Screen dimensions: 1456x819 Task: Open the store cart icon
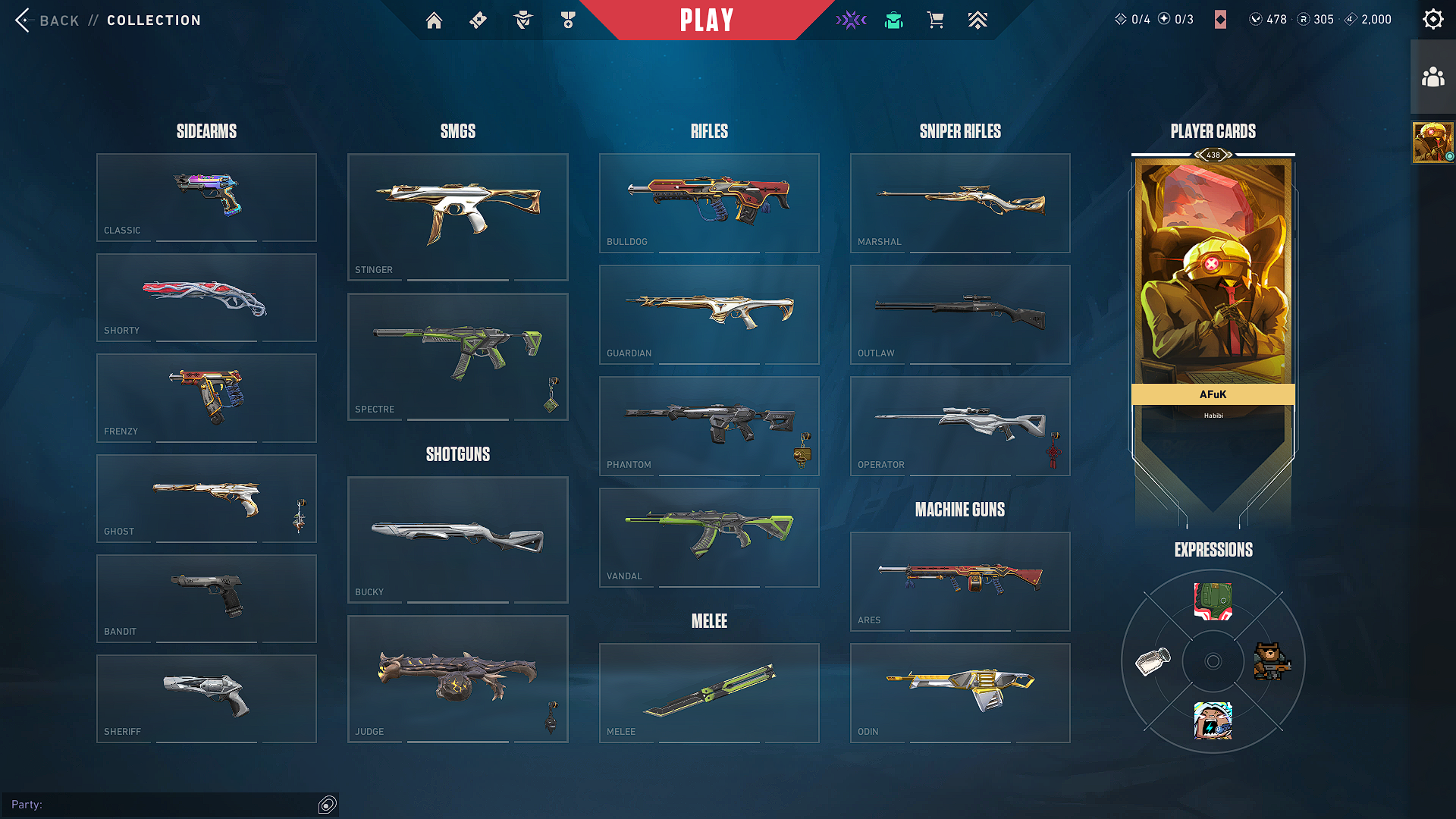coord(936,20)
